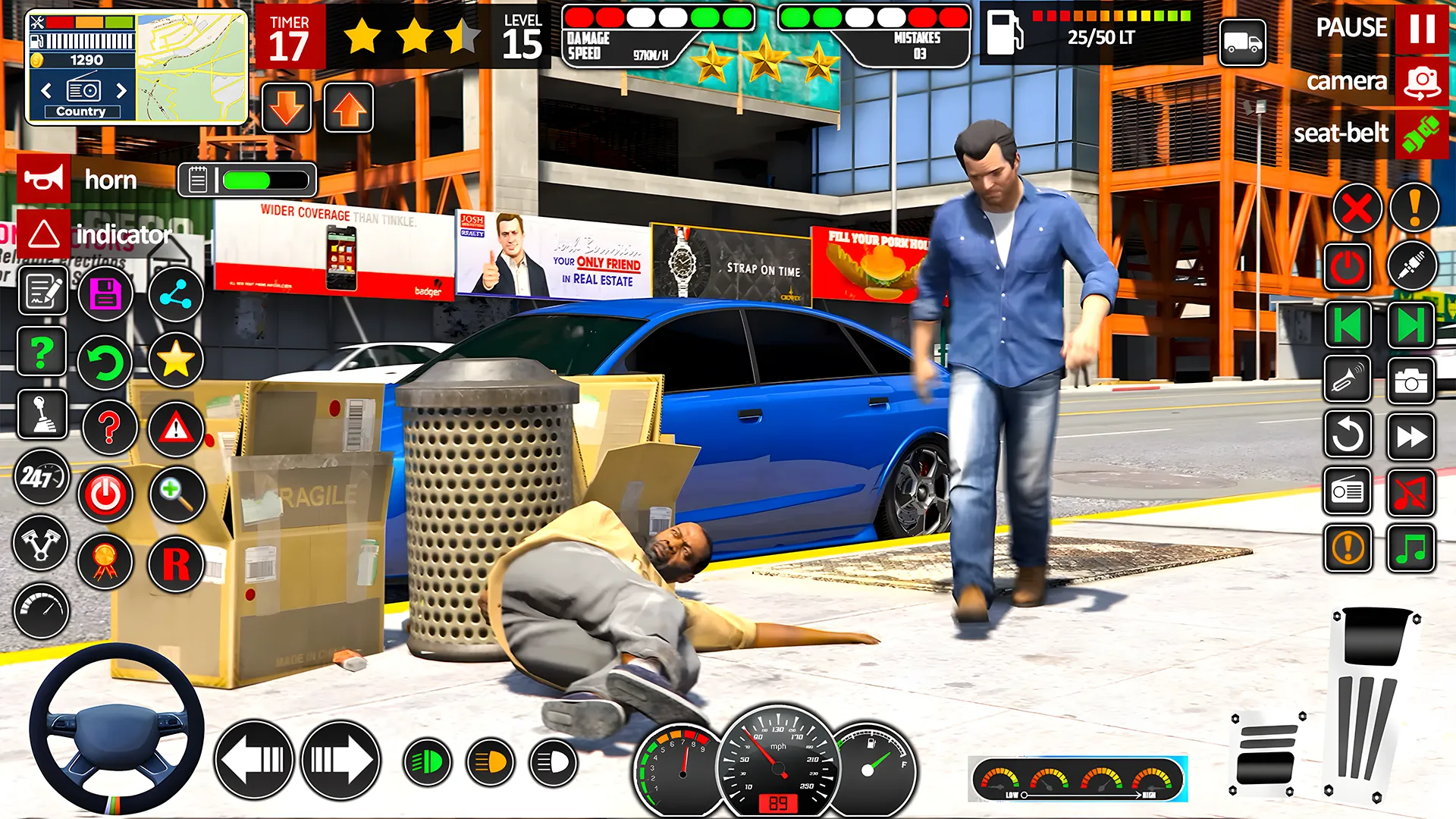Mute music via the crossed-out note icon

1411,492
